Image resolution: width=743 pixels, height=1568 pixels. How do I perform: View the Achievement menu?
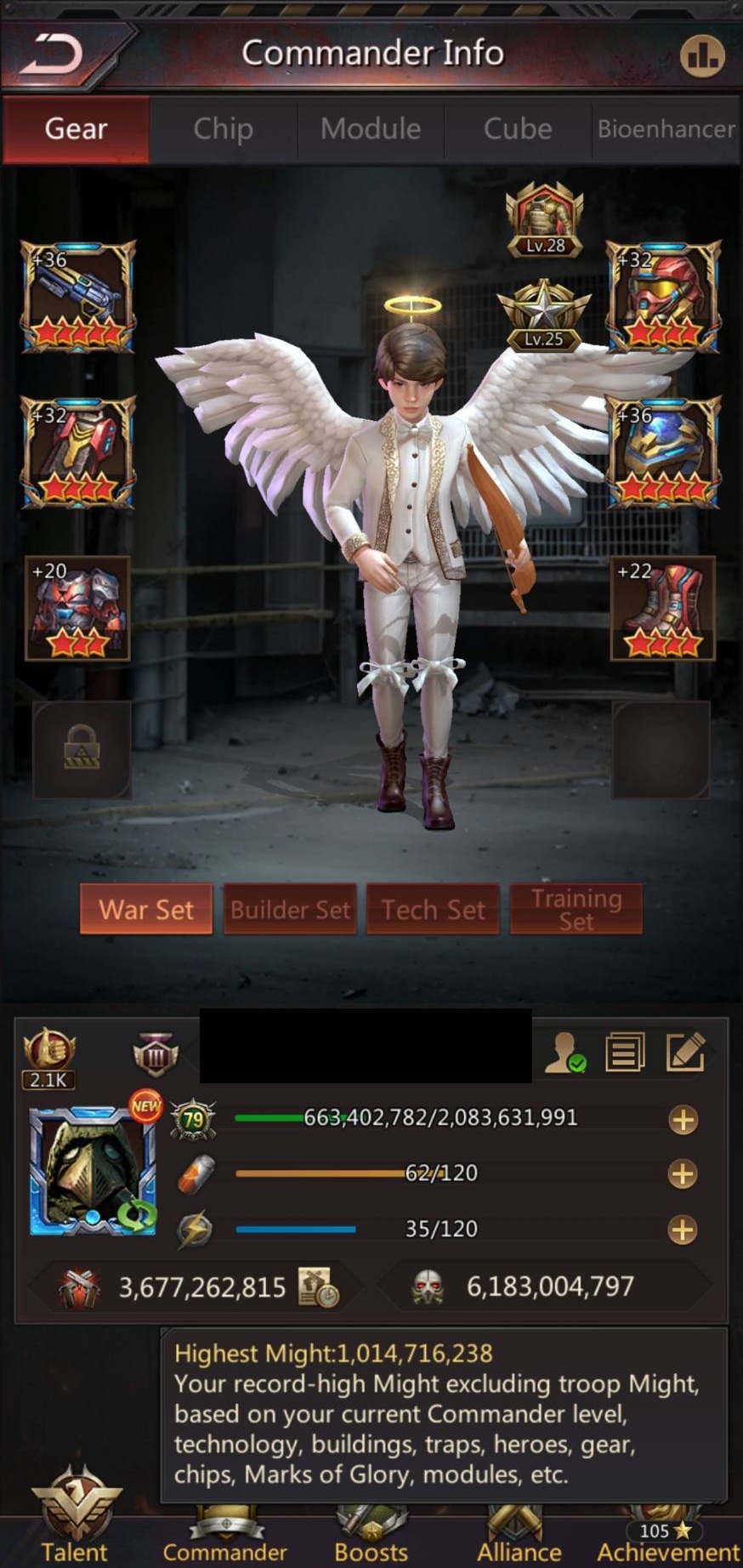(x=667, y=1539)
